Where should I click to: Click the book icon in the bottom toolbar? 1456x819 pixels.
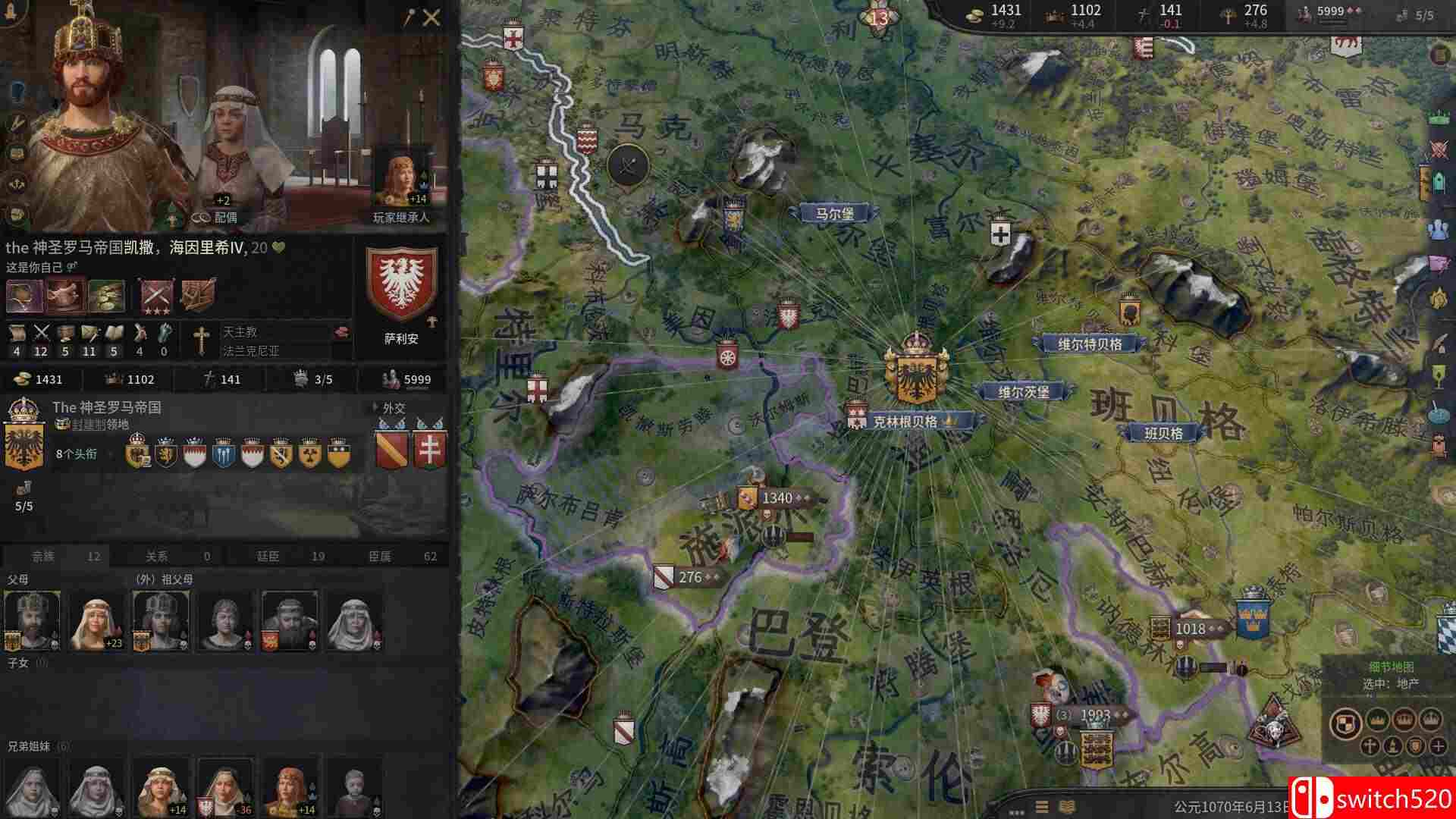(x=1067, y=805)
